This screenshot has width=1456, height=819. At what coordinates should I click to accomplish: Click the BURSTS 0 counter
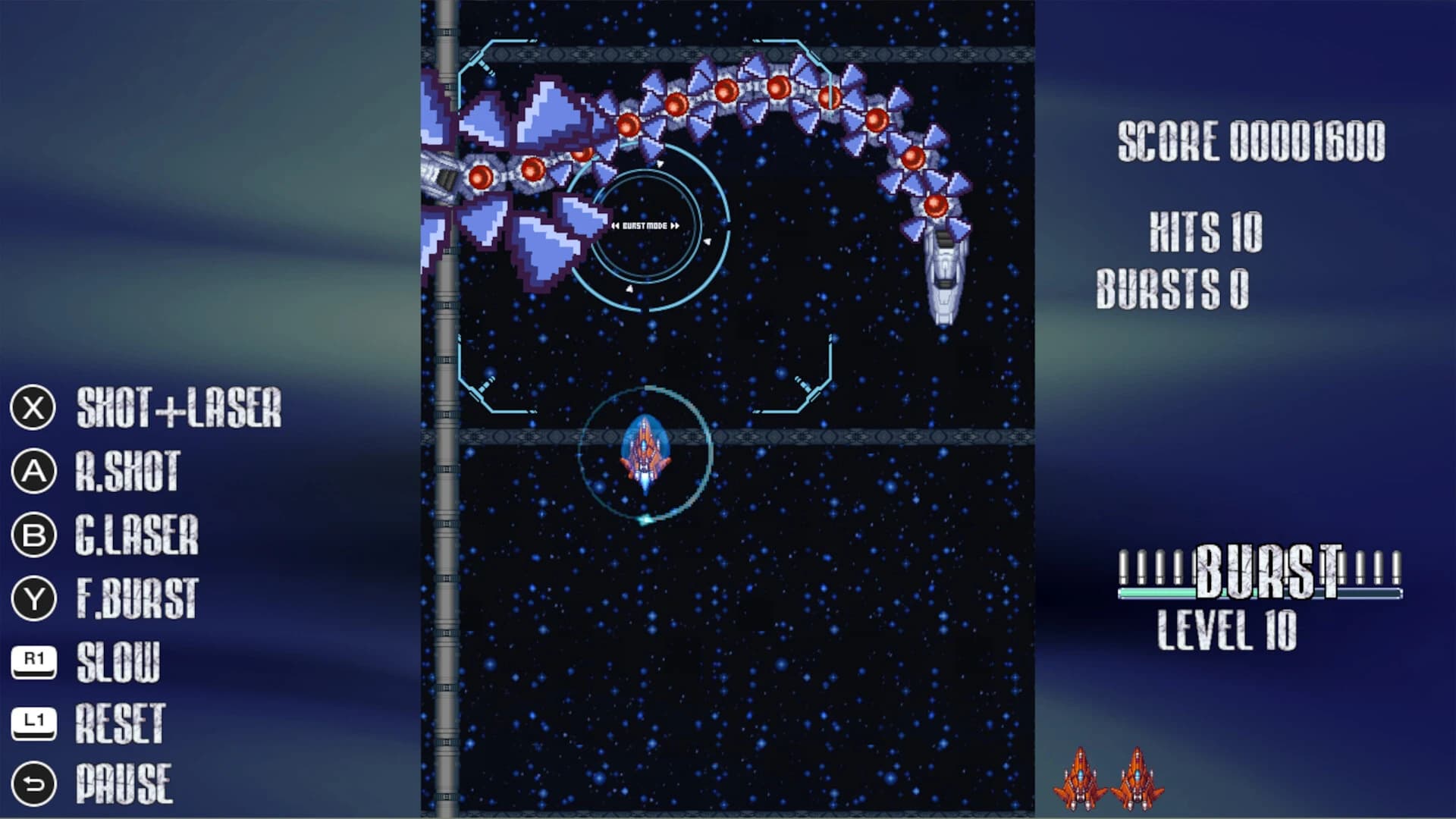[x=1175, y=286]
